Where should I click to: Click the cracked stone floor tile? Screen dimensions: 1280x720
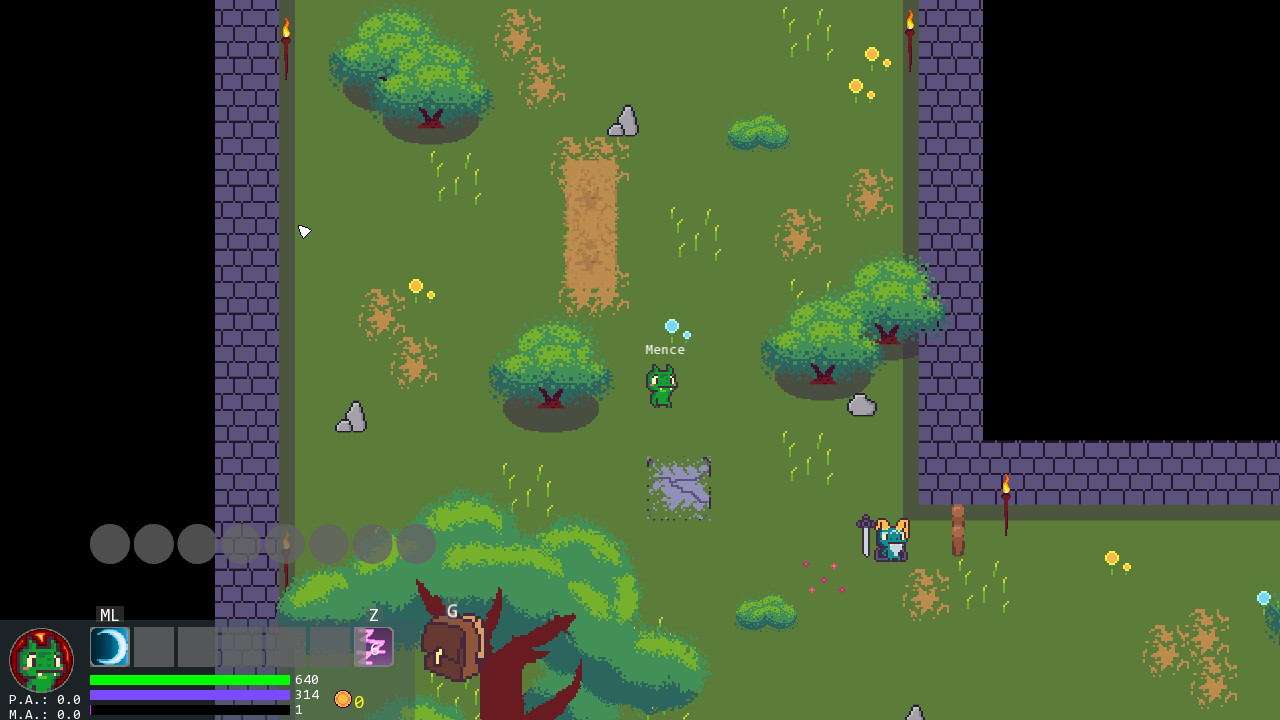(678, 488)
